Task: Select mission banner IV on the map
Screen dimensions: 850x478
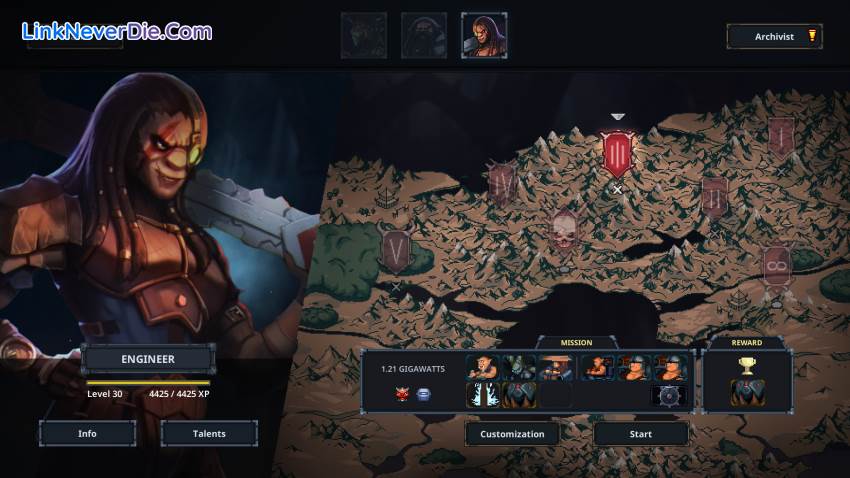Action: [502, 181]
